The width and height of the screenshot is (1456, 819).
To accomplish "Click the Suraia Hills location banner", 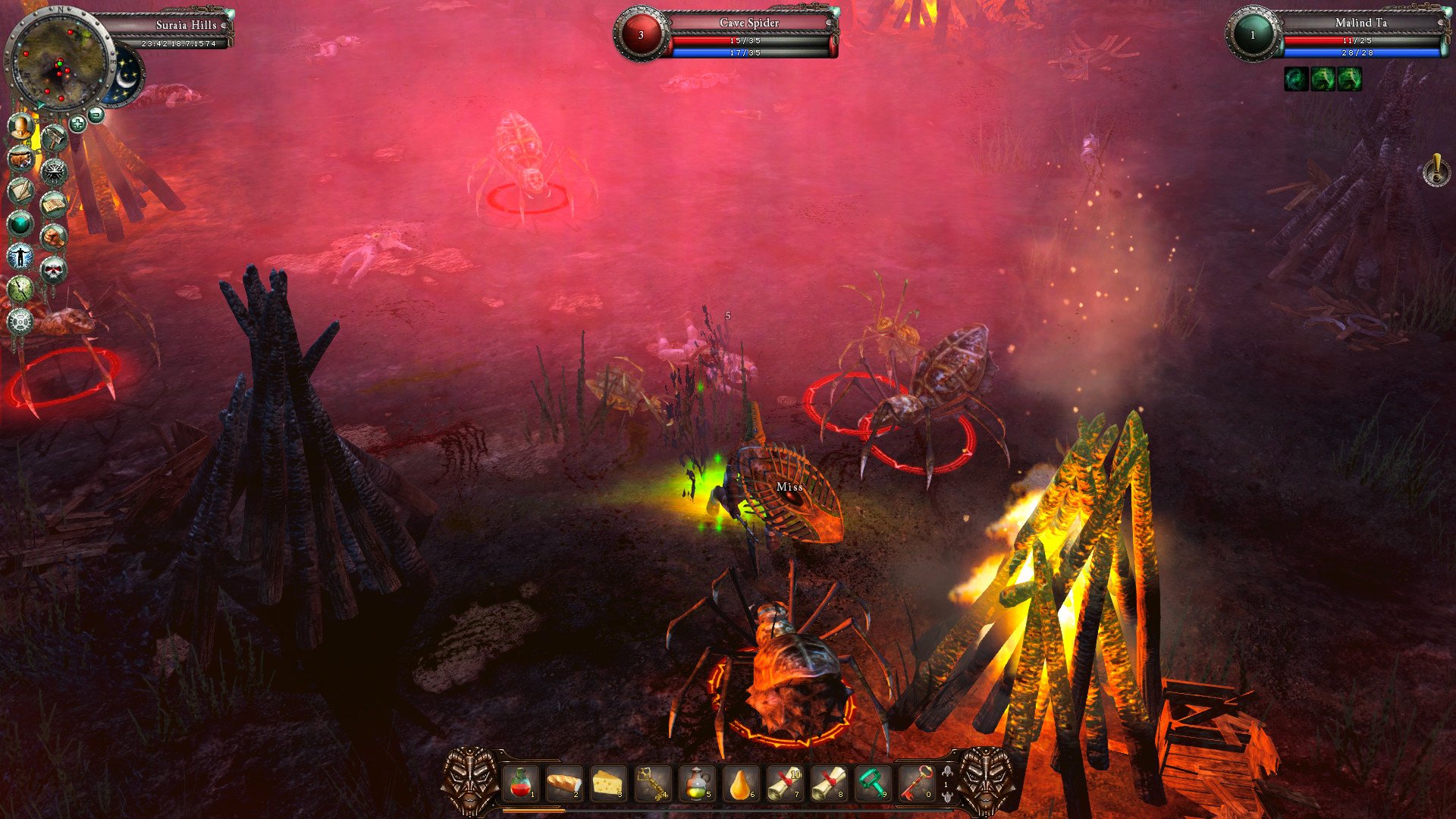I will (x=186, y=24).
